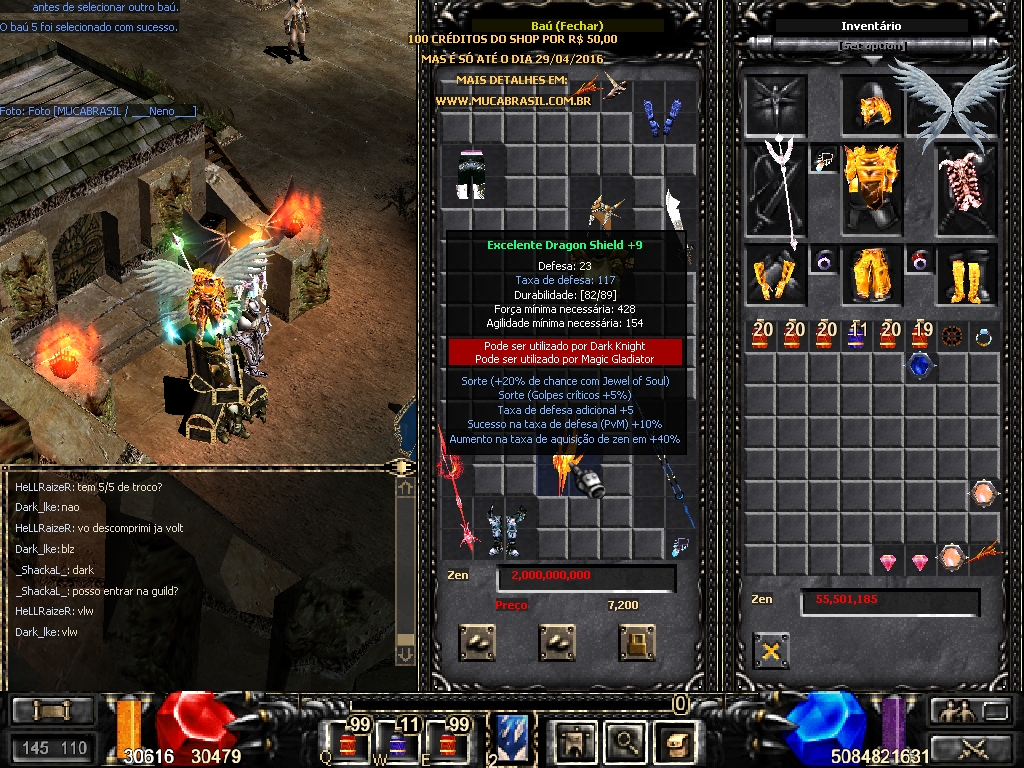
Task: Select the red potion stack of 19
Action: click(922, 336)
